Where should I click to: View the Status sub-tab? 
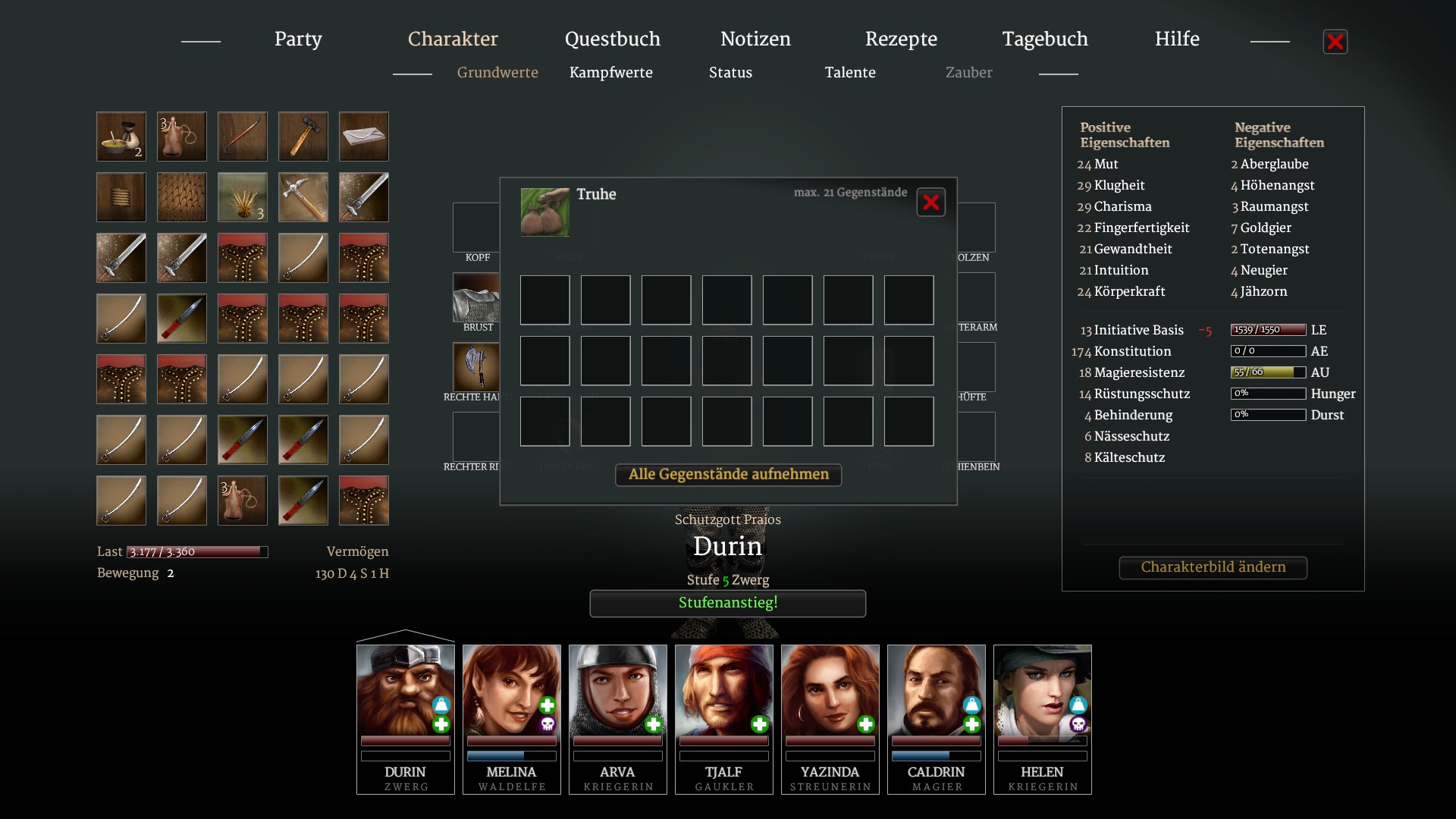pos(730,73)
